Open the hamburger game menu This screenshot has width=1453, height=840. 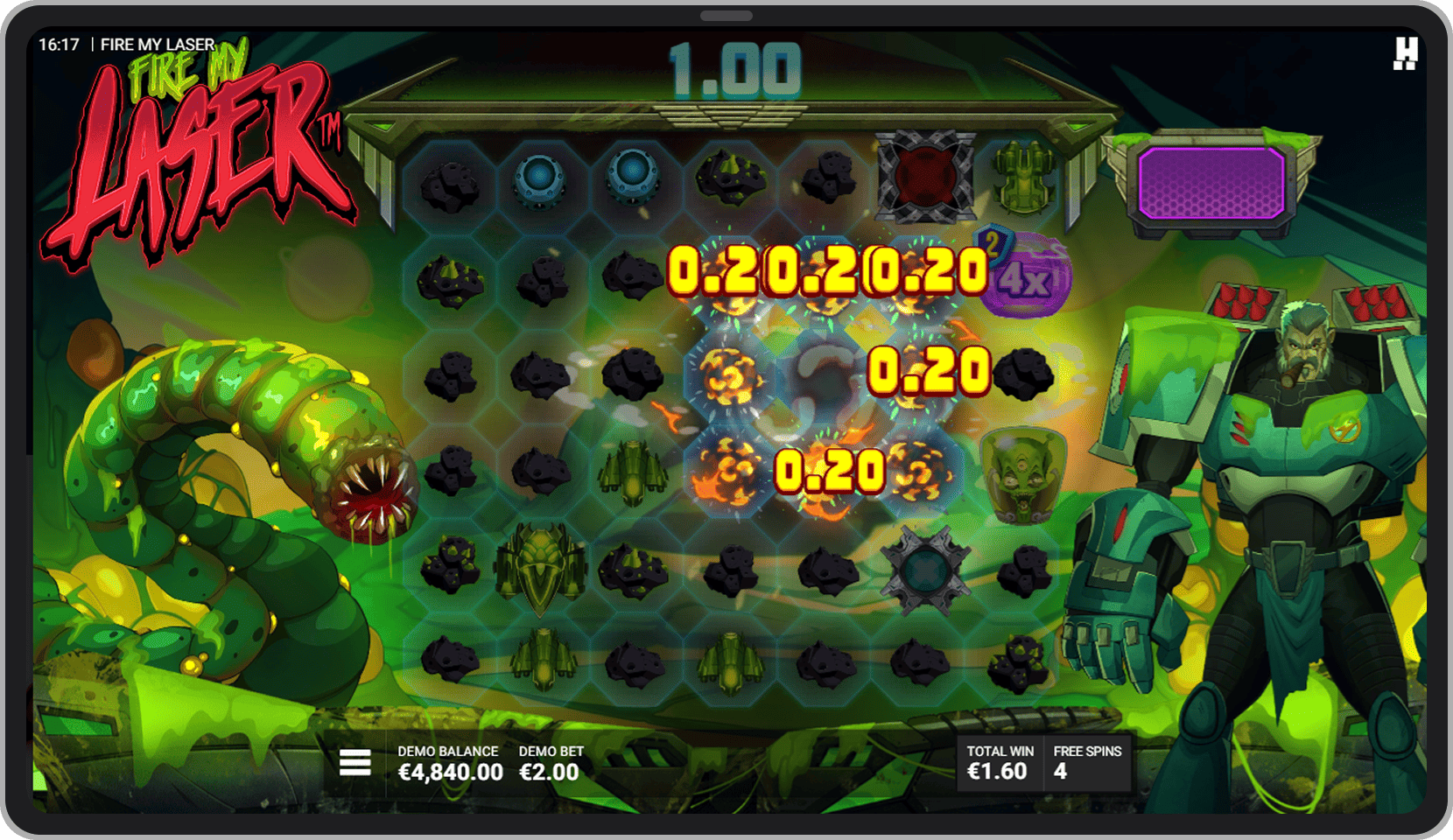[356, 763]
